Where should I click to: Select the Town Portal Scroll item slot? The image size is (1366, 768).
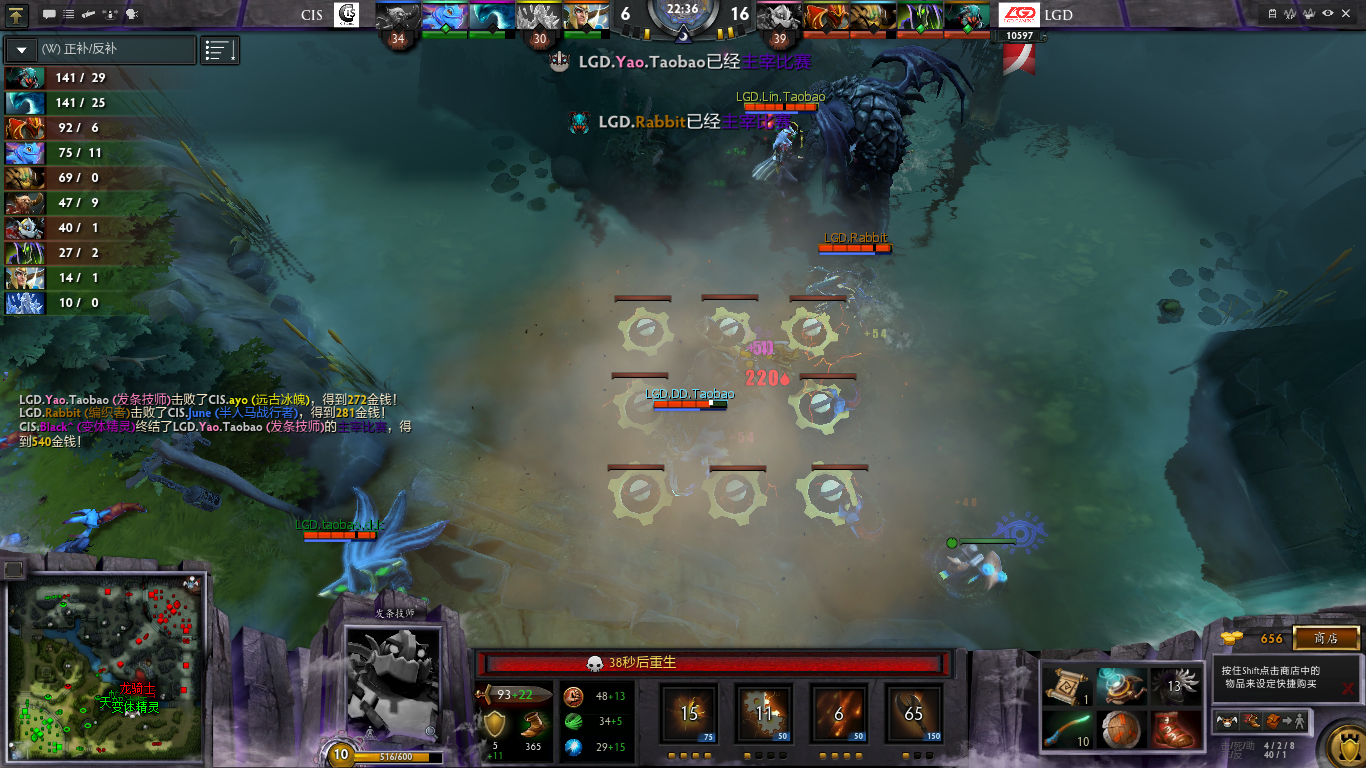click(x=1065, y=685)
